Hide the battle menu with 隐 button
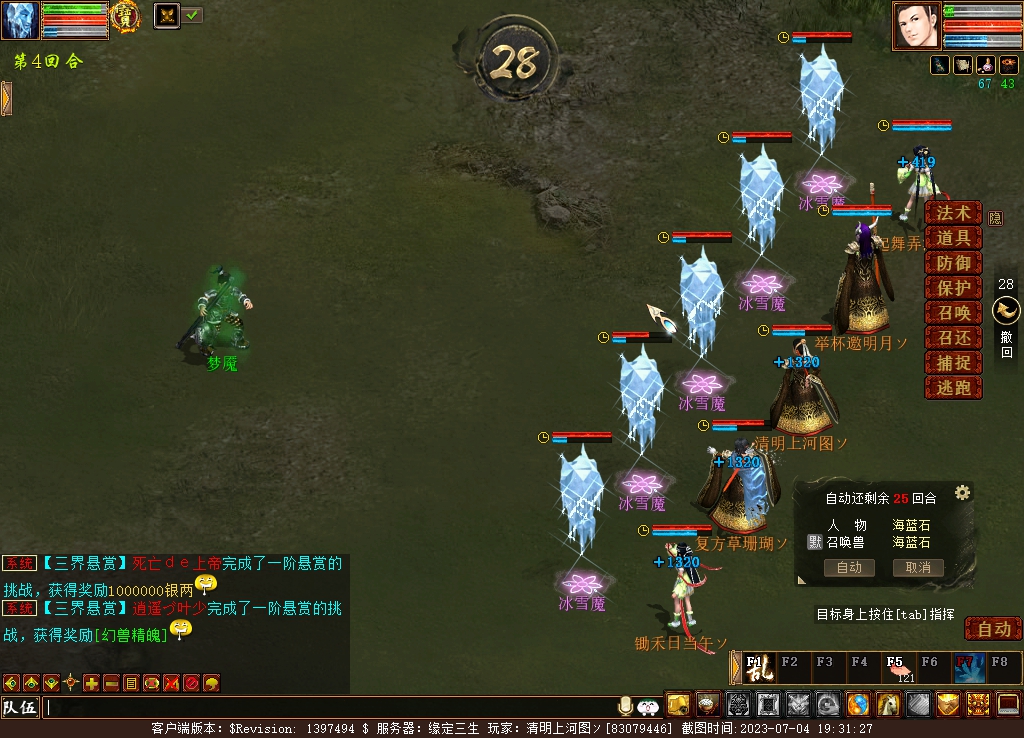The image size is (1024, 738). [x=995, y=218]
